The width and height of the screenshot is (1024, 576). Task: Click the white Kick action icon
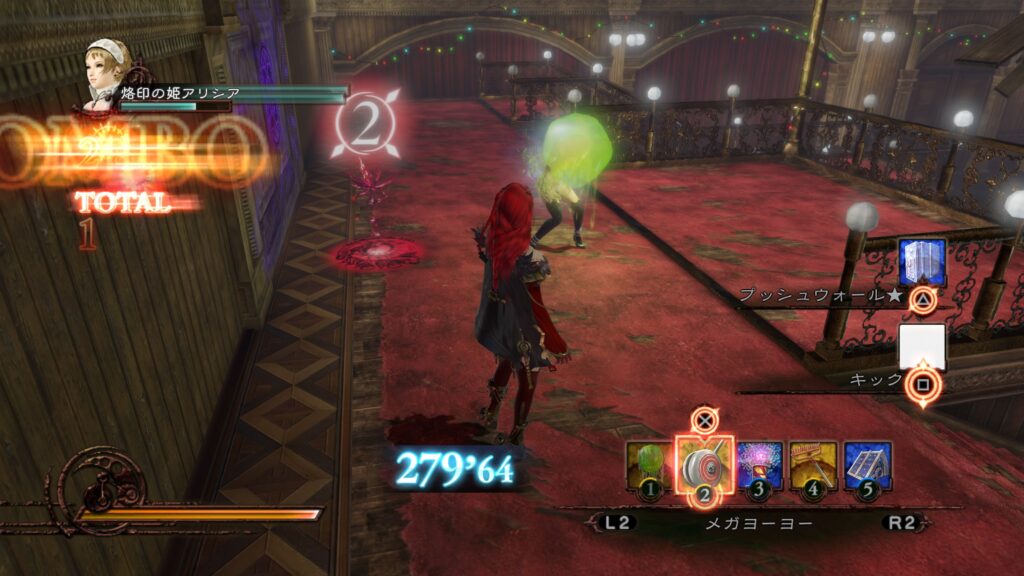point(921,347)
